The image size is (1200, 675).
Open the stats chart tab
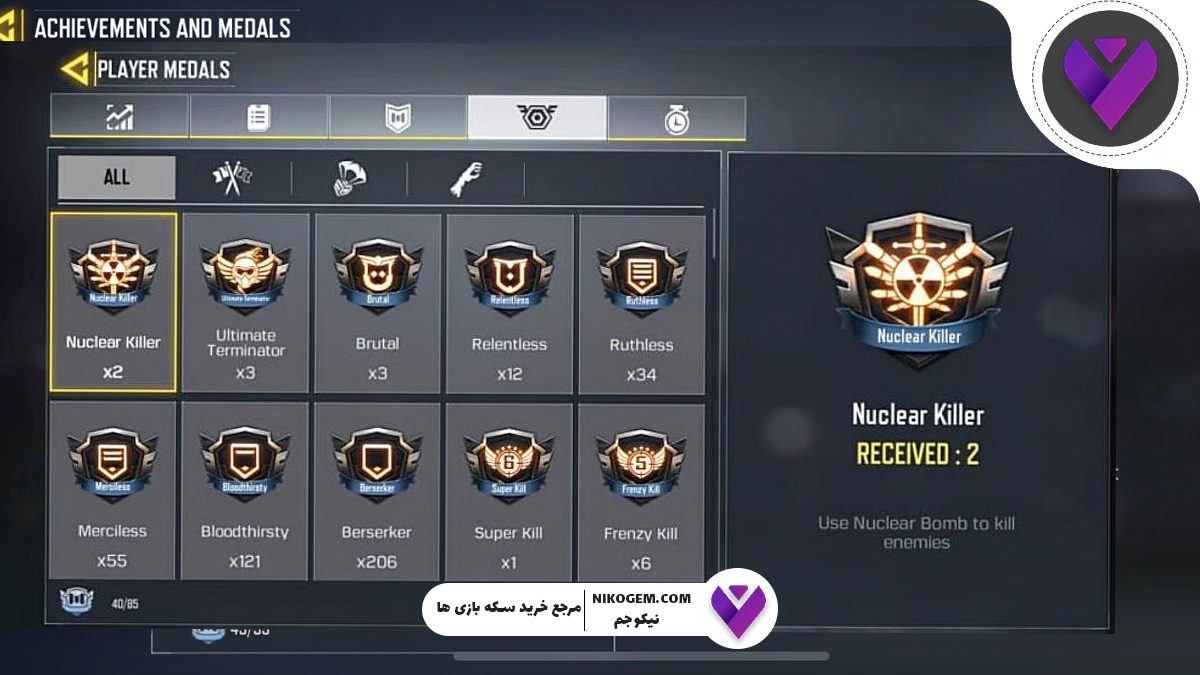point(119,117)
